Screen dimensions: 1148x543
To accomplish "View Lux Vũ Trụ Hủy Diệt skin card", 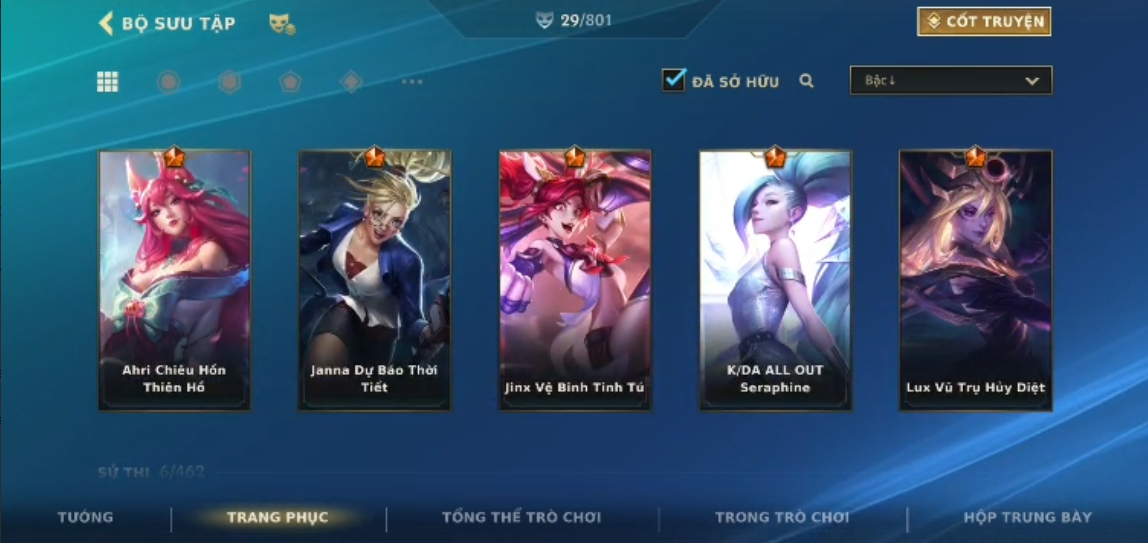I will [x=975, y=280].
